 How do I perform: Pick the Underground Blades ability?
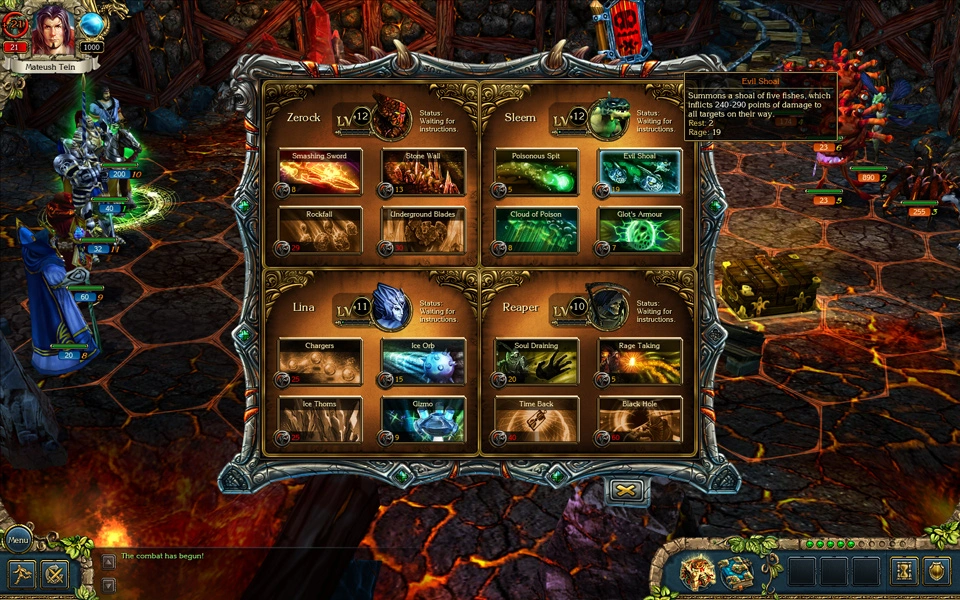[423, 229]
